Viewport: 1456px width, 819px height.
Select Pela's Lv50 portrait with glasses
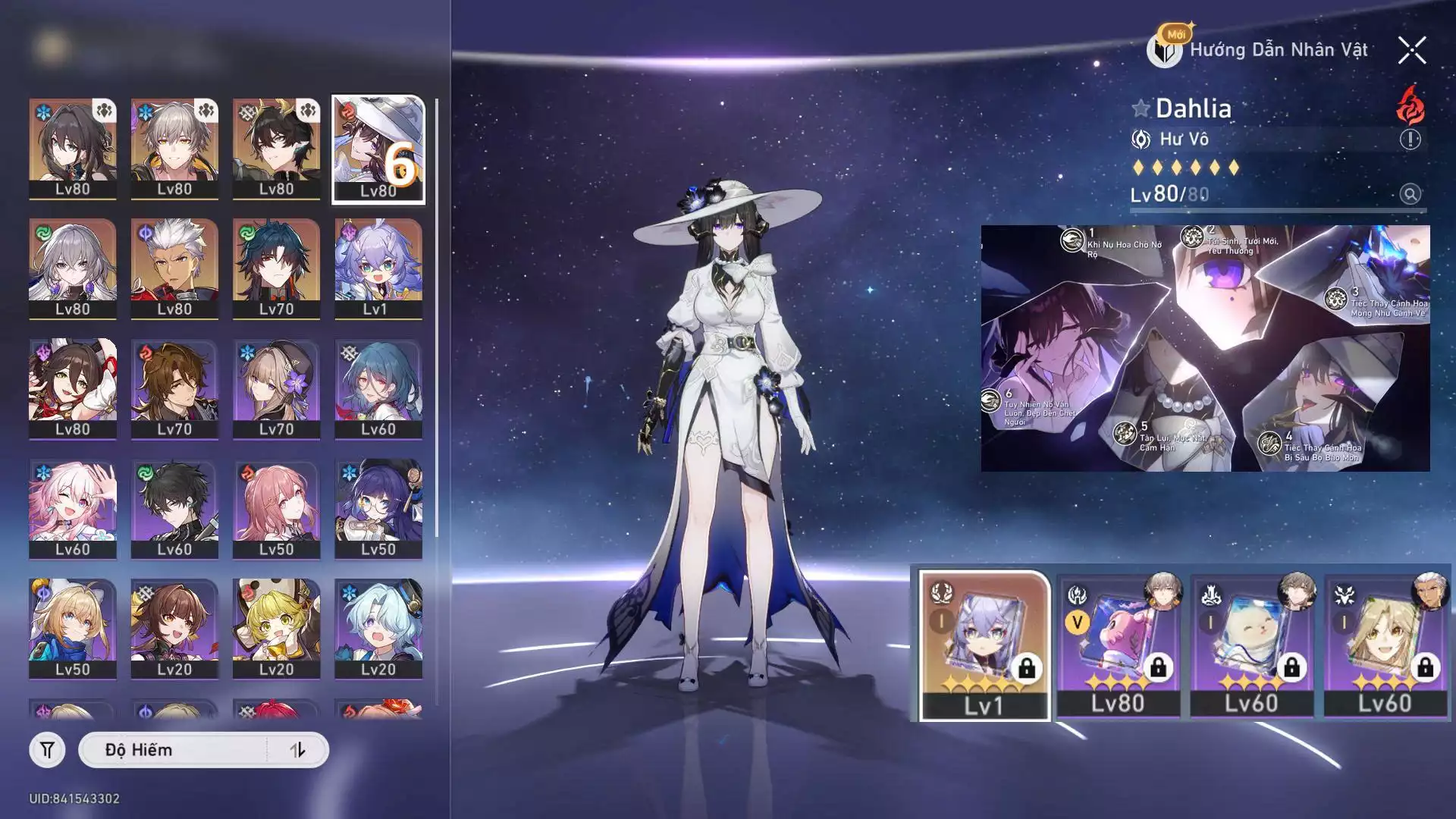coord(378,508)
